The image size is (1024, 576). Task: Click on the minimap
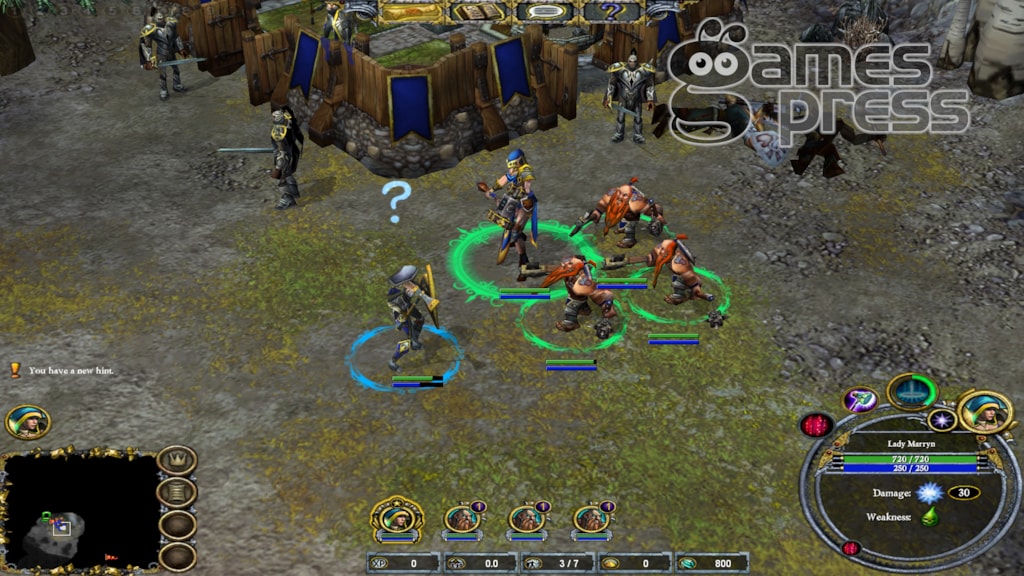(78, 510)
